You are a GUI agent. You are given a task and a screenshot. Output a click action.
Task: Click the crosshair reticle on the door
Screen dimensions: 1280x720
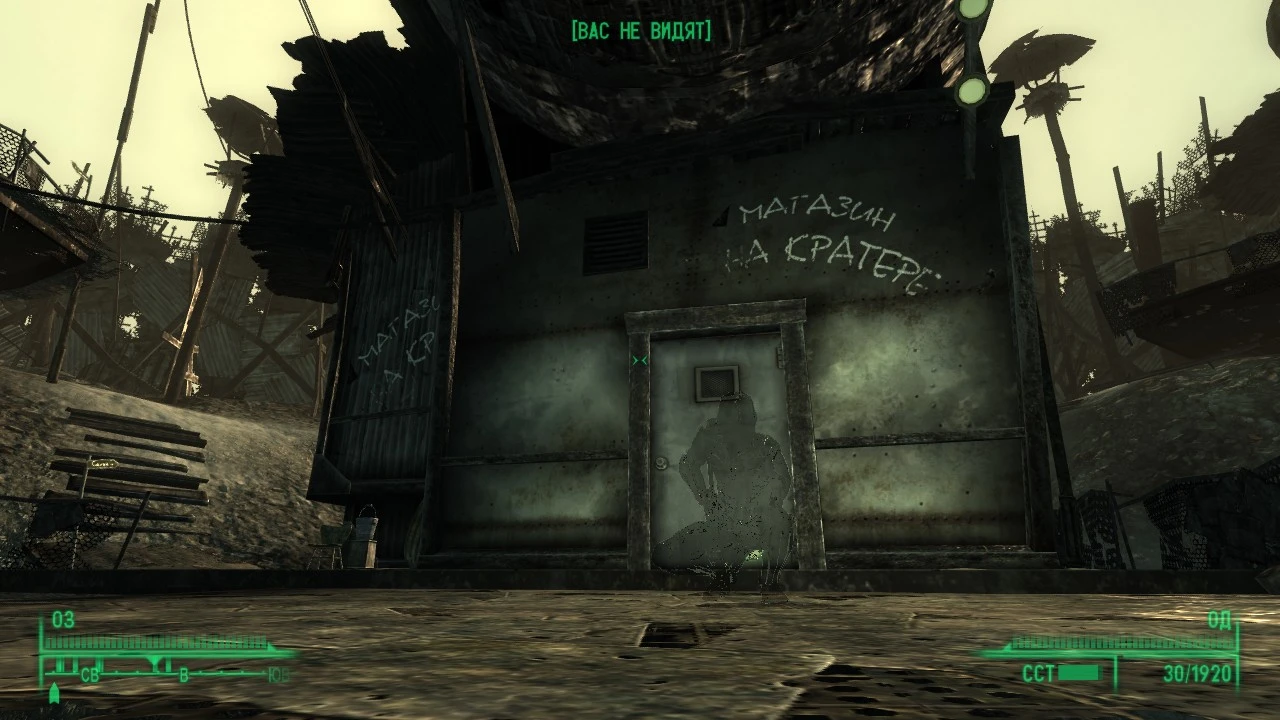click(640, 361)
